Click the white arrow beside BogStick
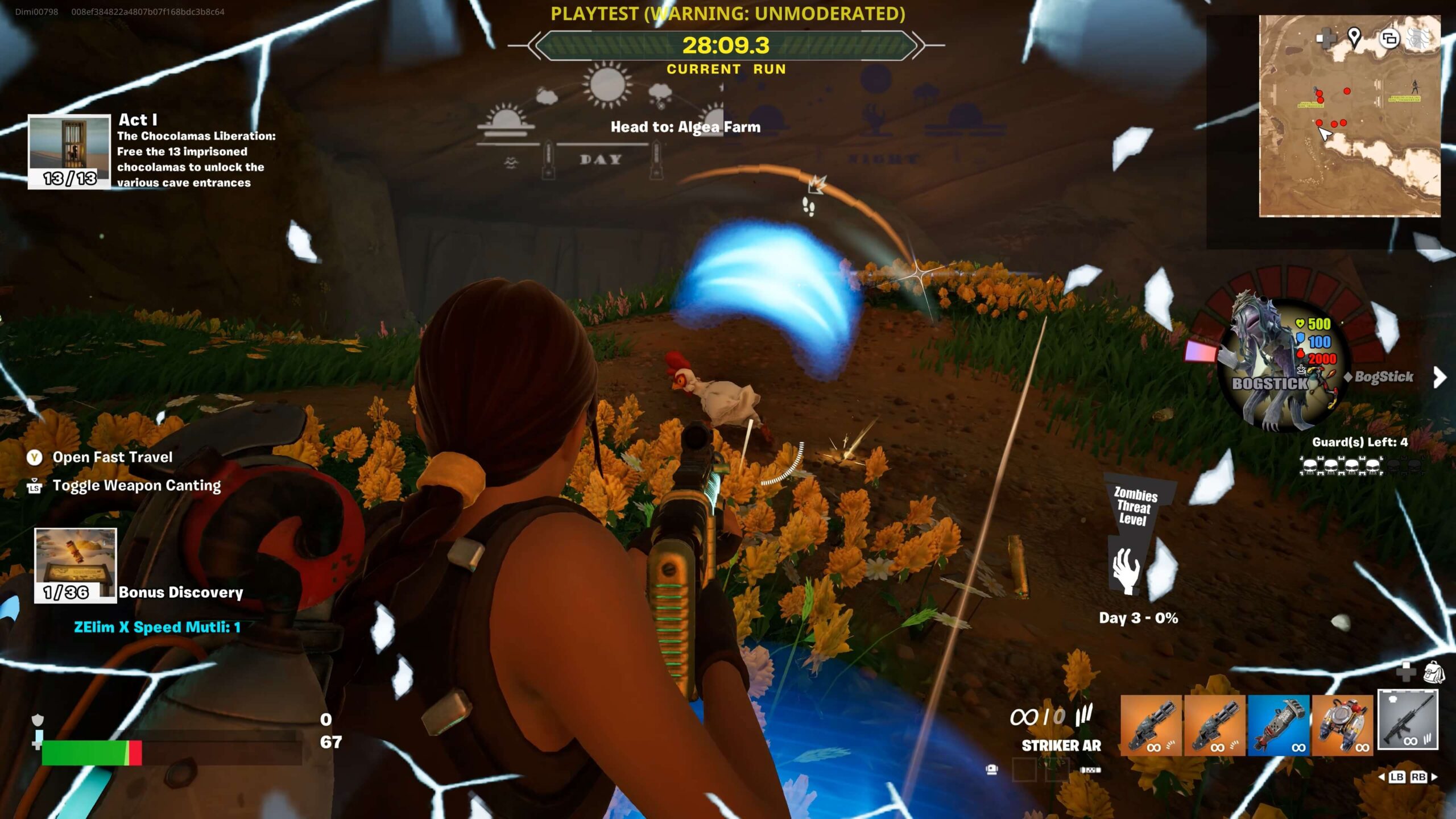 1440,377
